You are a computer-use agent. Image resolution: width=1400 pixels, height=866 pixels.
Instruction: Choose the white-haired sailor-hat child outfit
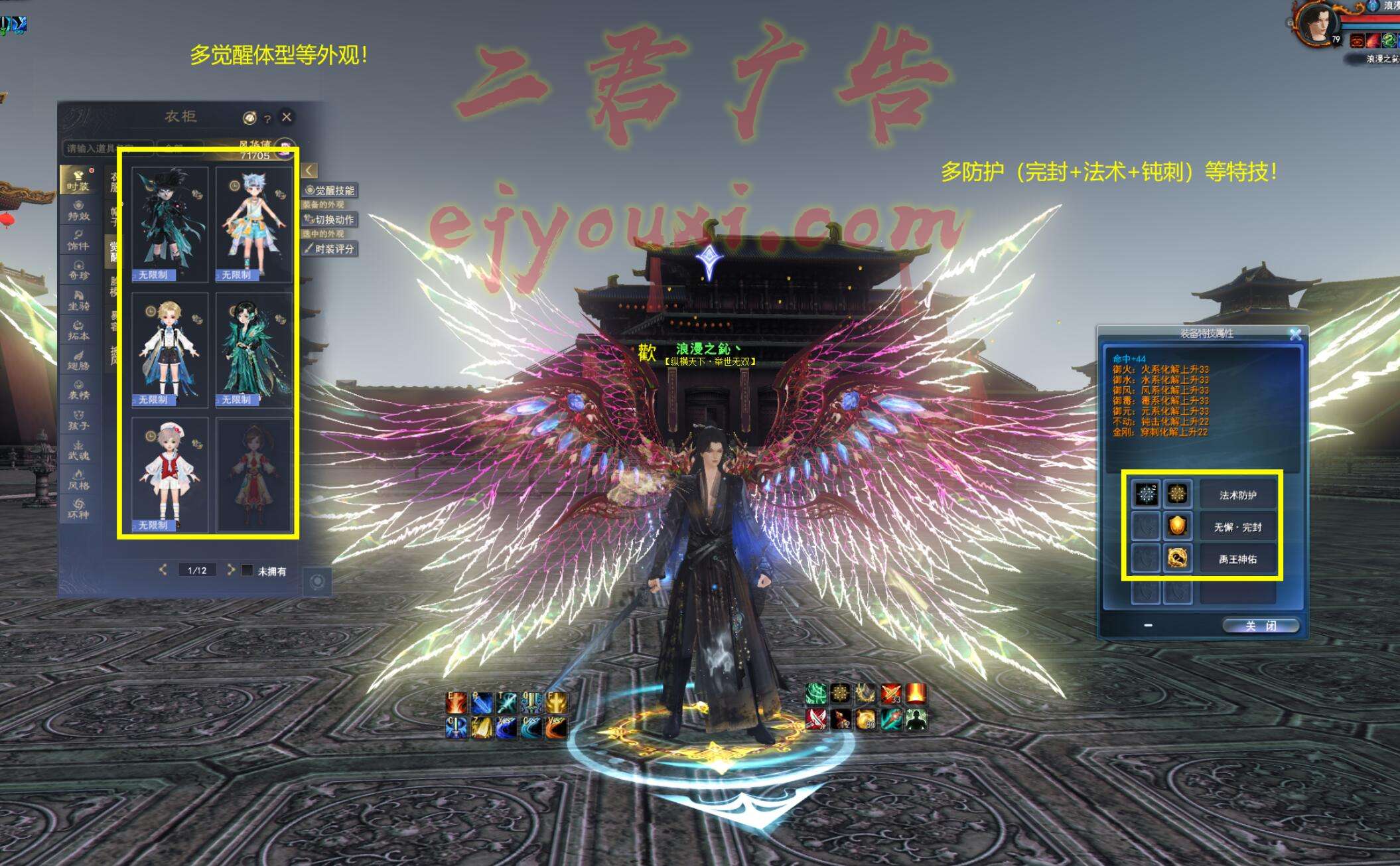coord(170,474)
